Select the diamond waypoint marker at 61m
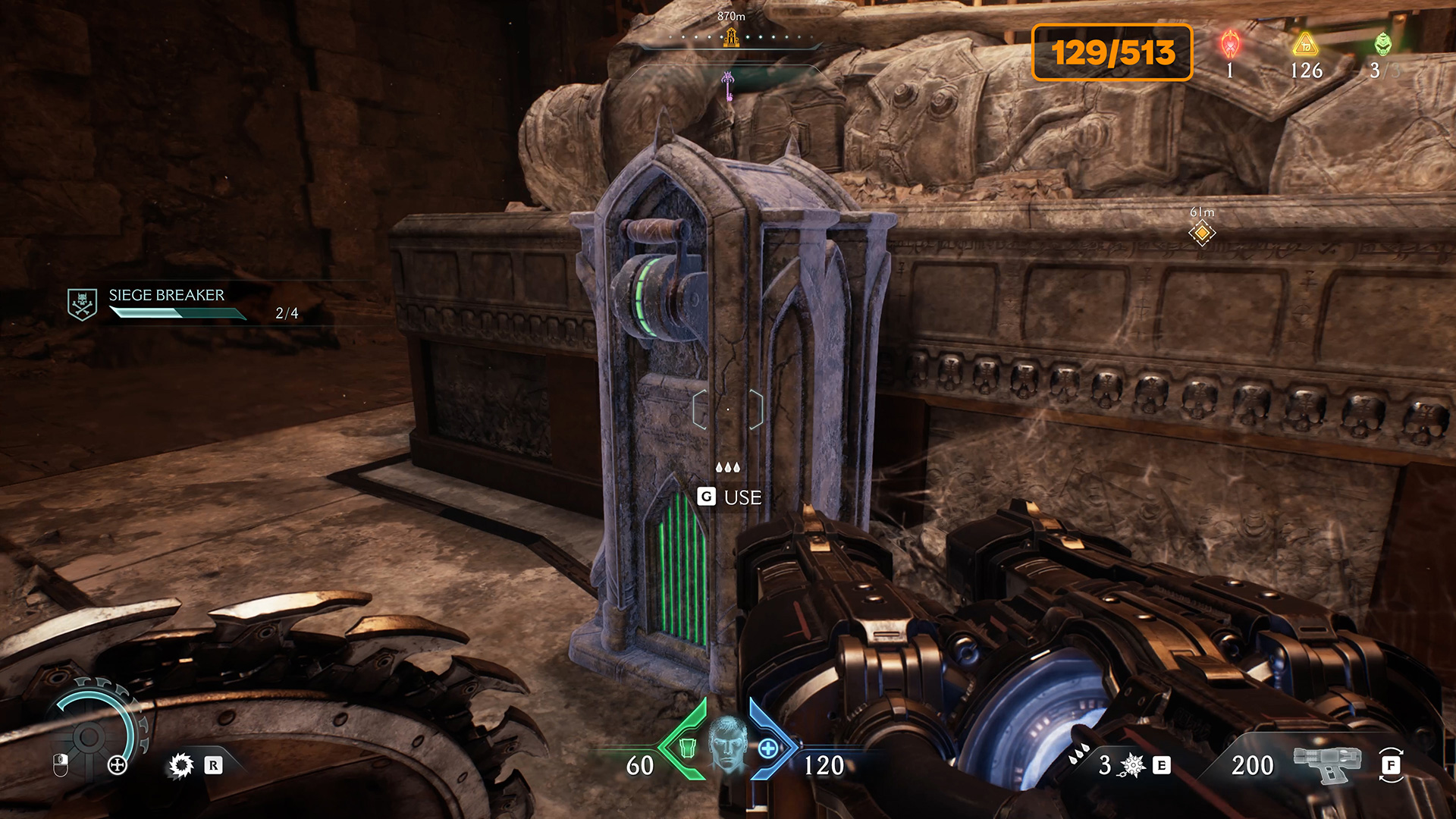This screenshot has width=1456, height=819. click(1202, 233)
